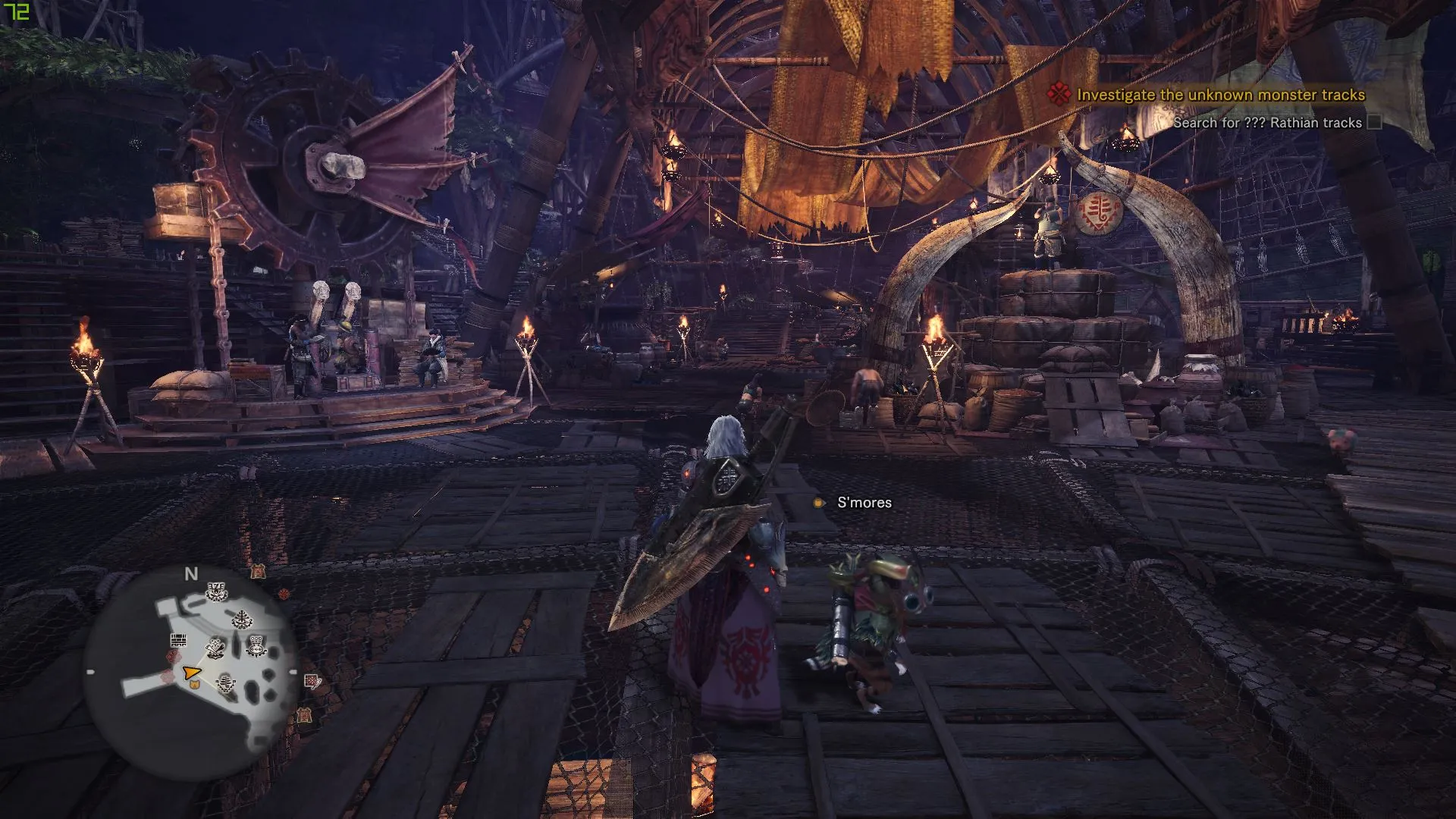Choose the brick wall marker on the minimap
The height and width of the screenshot is (819, 1456).
tap(178, 639)
